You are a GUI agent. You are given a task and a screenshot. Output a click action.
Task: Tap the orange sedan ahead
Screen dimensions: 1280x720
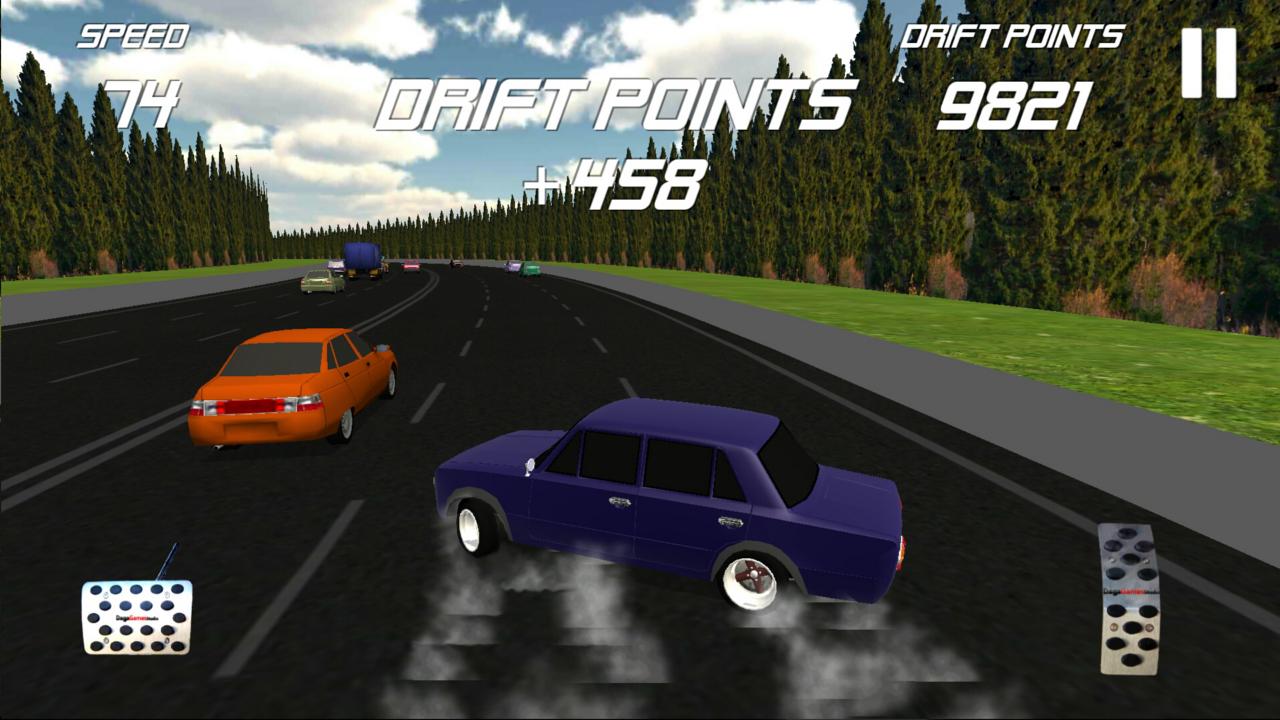coord(290,390)
